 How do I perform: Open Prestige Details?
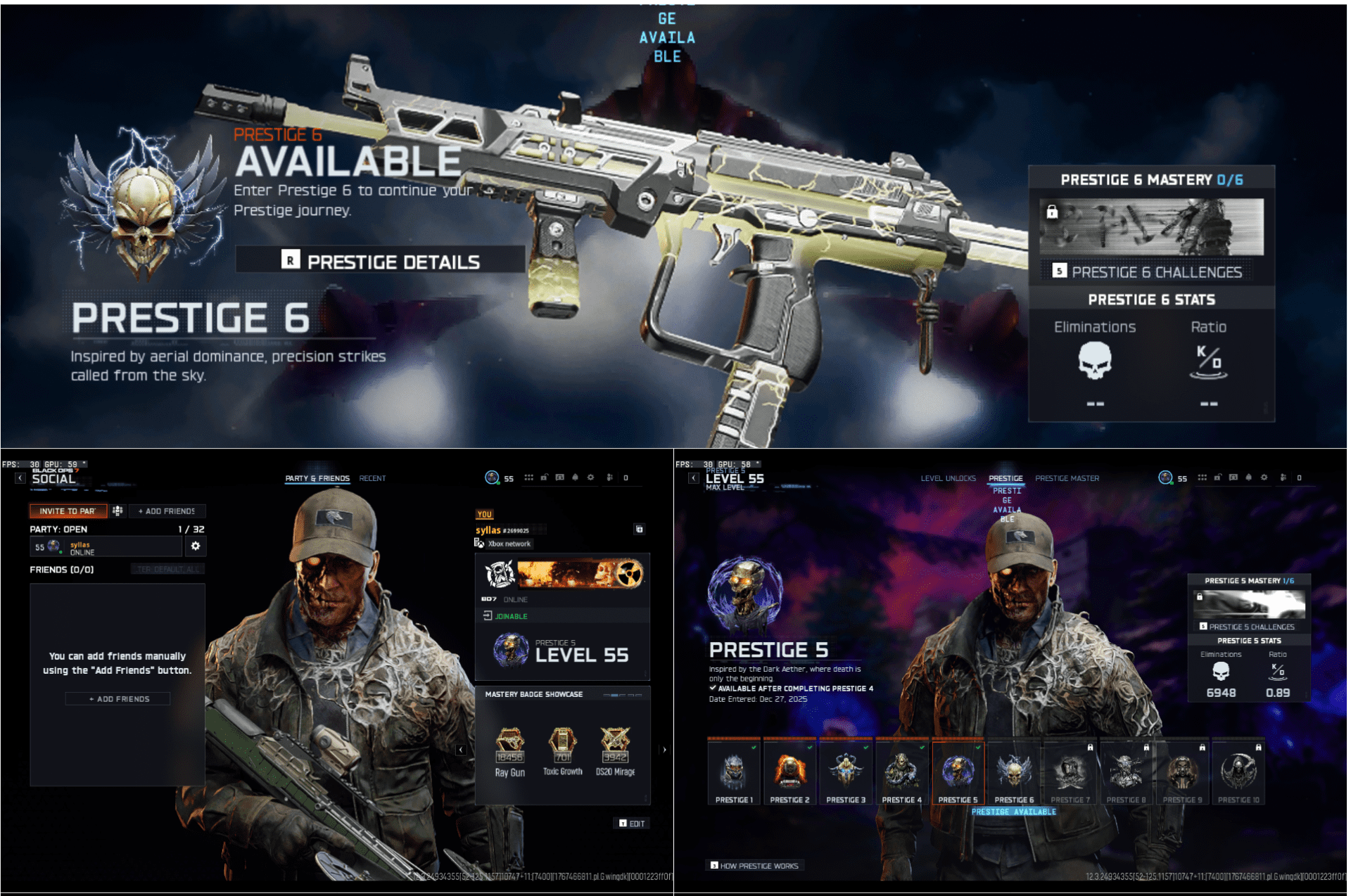point(380,262)
